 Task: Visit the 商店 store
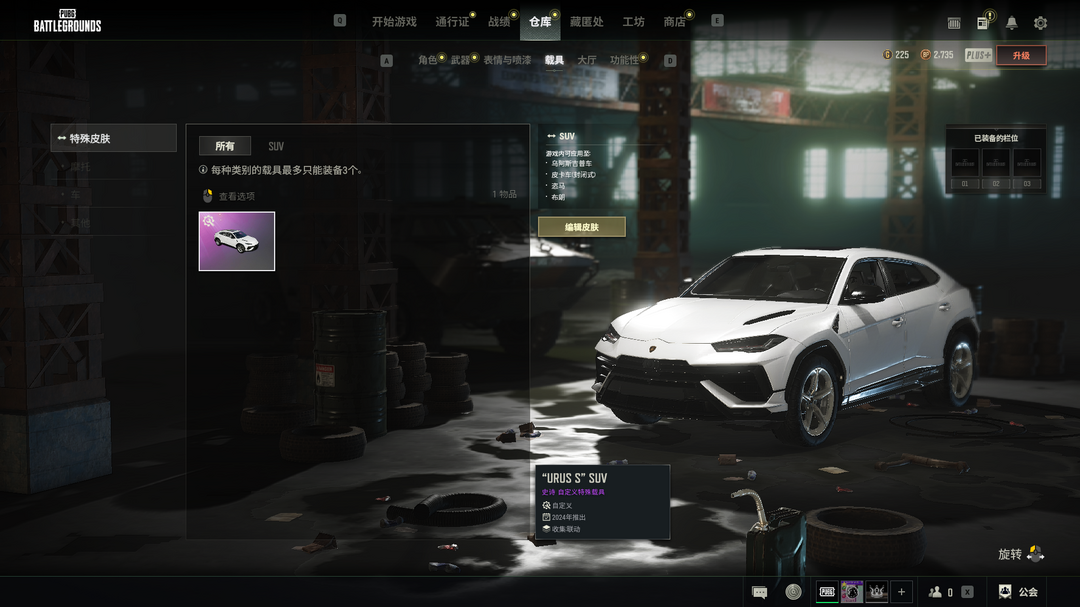[x=674, y=21]
